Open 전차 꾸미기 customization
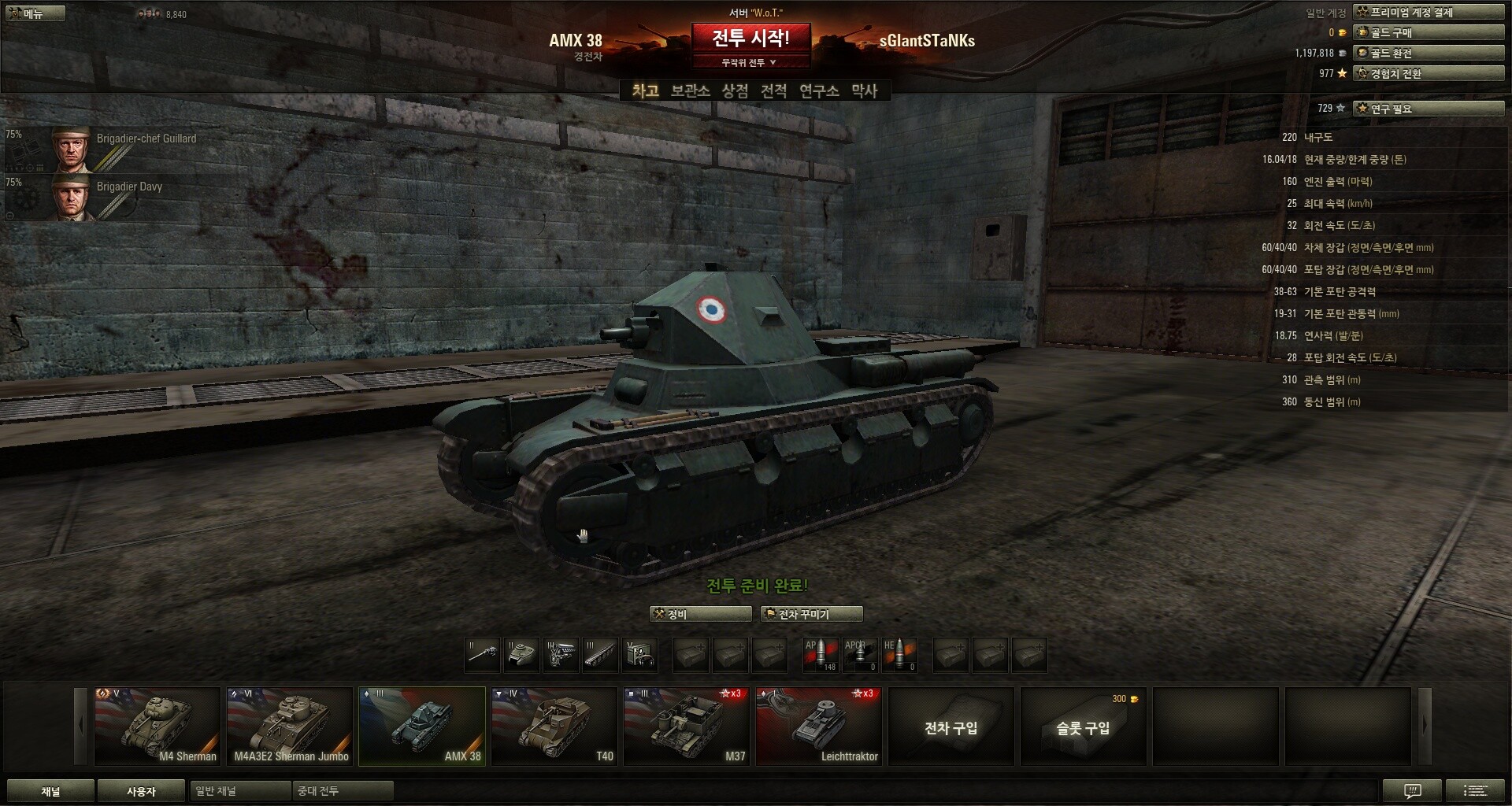The image size is (1512, 806). [x=811, y=614]
